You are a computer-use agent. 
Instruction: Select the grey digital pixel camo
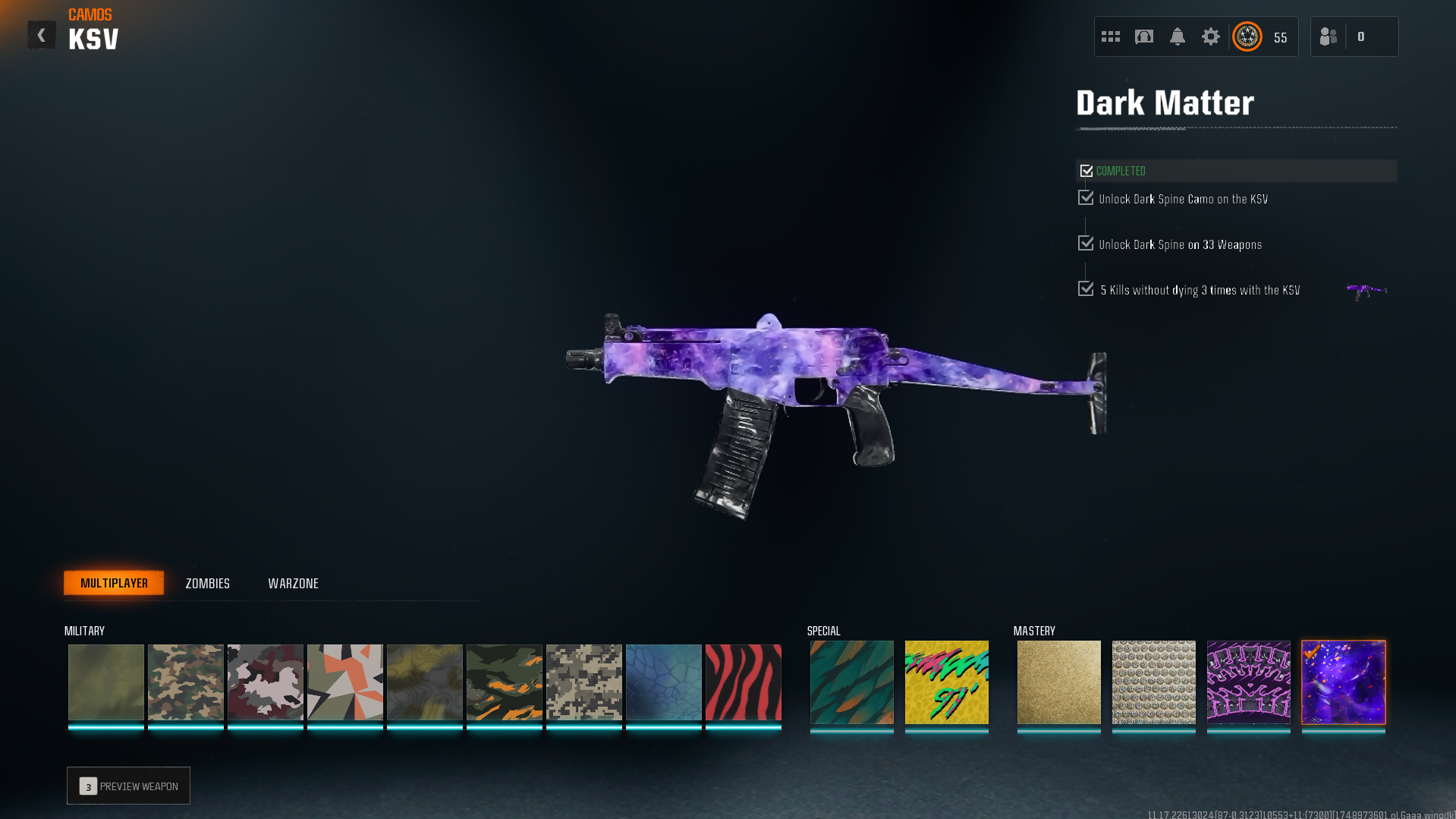point(583,682)
